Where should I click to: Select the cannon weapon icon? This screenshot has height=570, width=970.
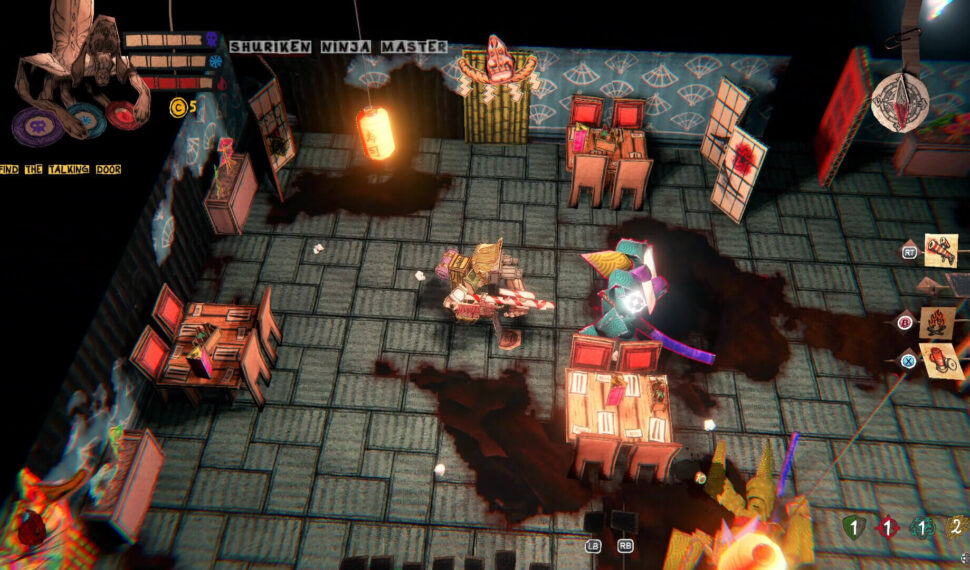click(941, 249)
